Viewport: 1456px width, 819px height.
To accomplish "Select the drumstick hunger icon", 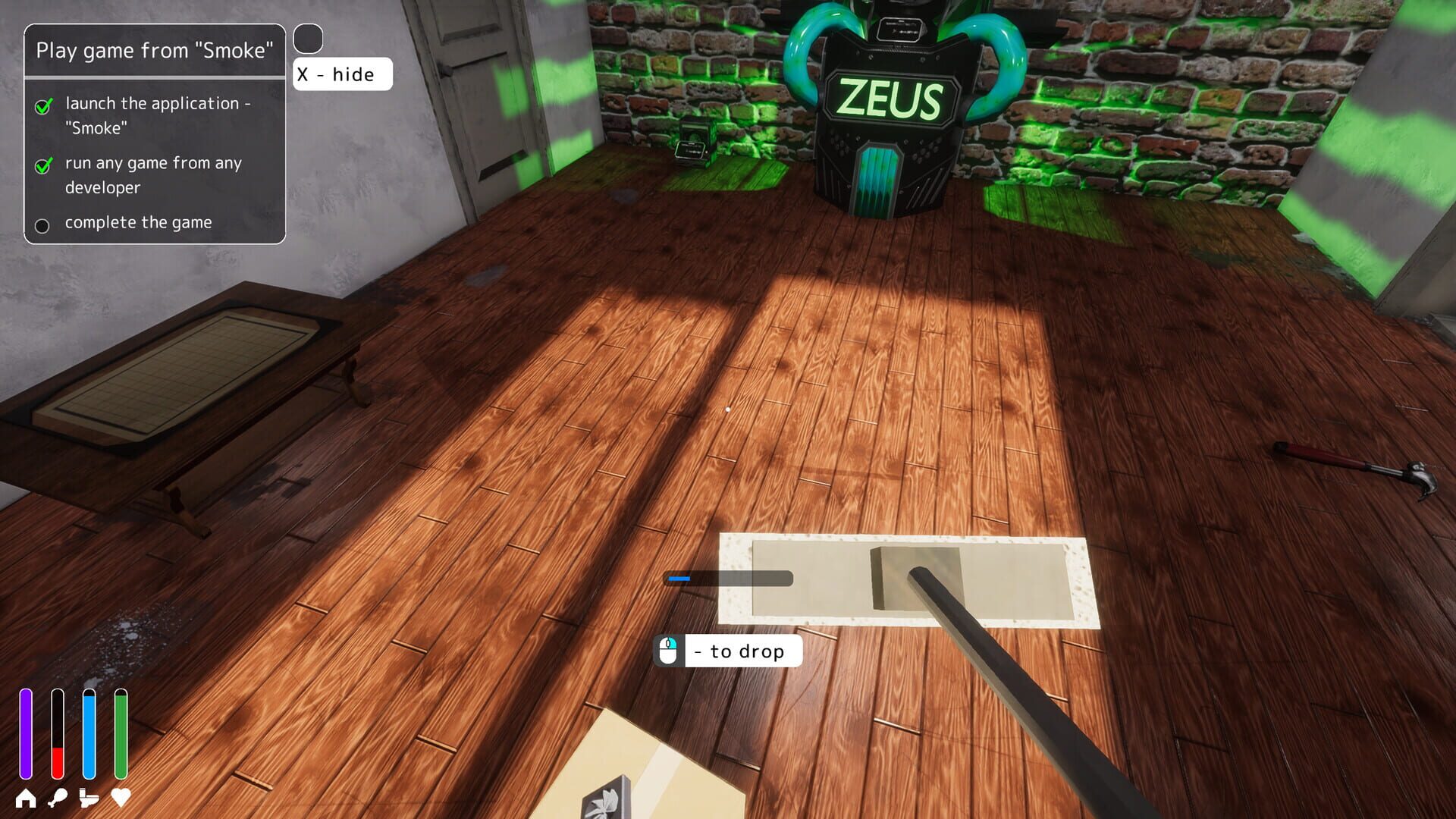I will pyautogui.click(x=57, y=798).
